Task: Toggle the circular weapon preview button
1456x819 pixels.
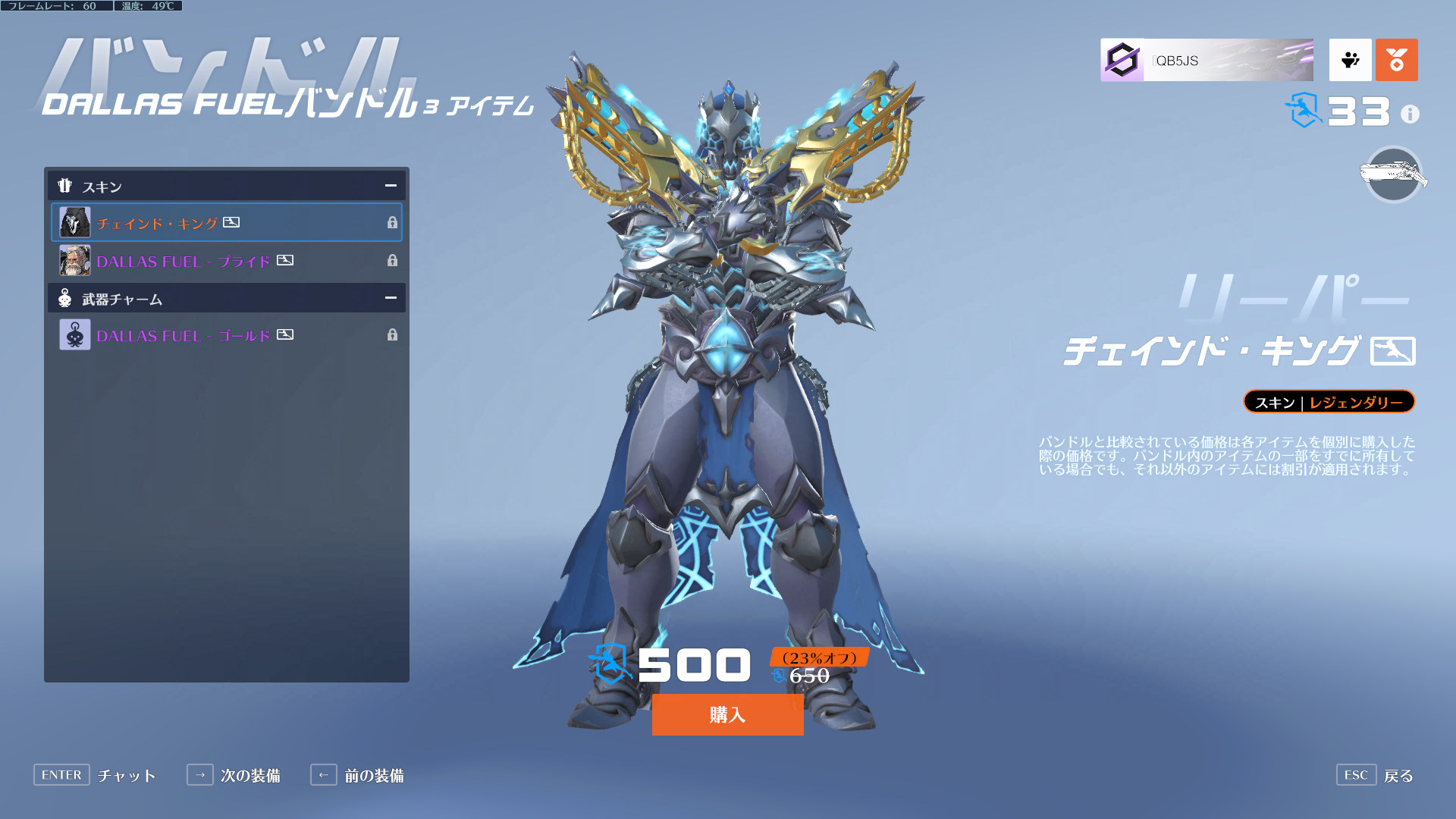Action: (1393, 175)
